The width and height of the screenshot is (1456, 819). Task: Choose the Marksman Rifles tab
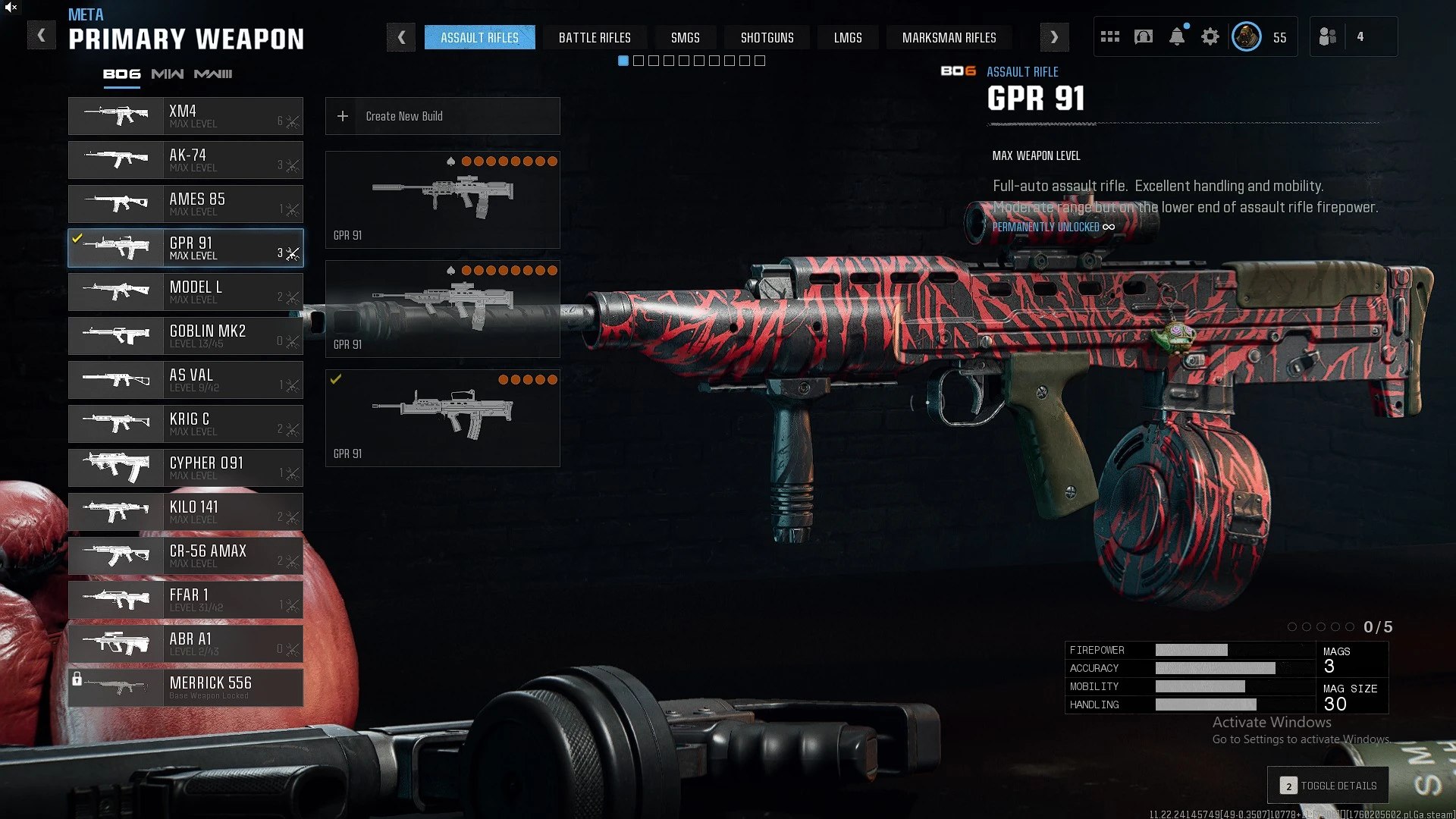[949, 37]
